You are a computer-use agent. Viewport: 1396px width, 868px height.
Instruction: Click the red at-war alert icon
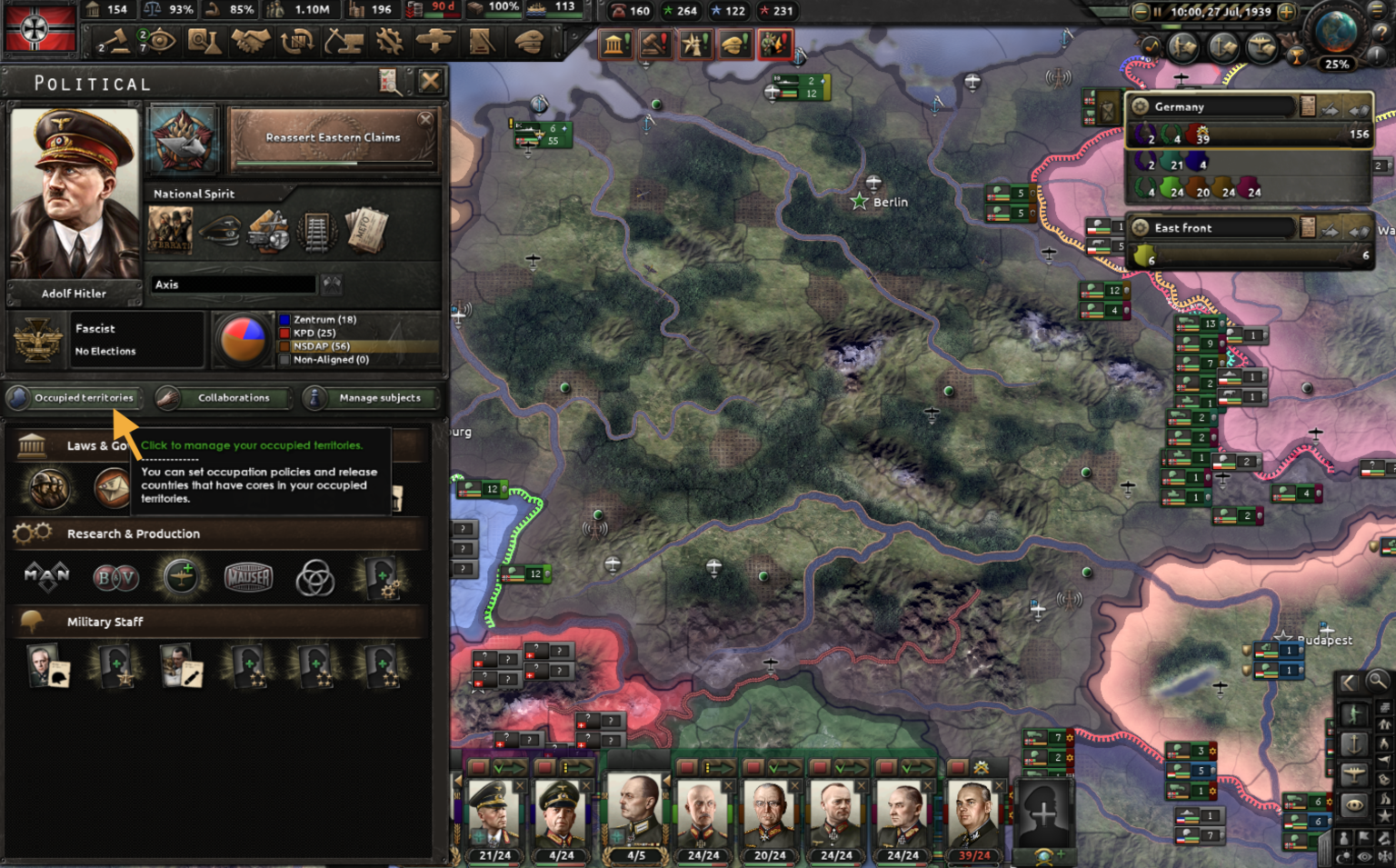click(775, 43)
